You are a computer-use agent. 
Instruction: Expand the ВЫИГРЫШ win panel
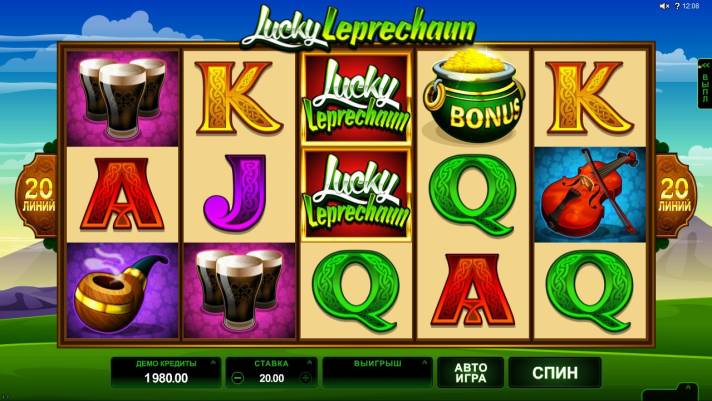tap(376, 371)
